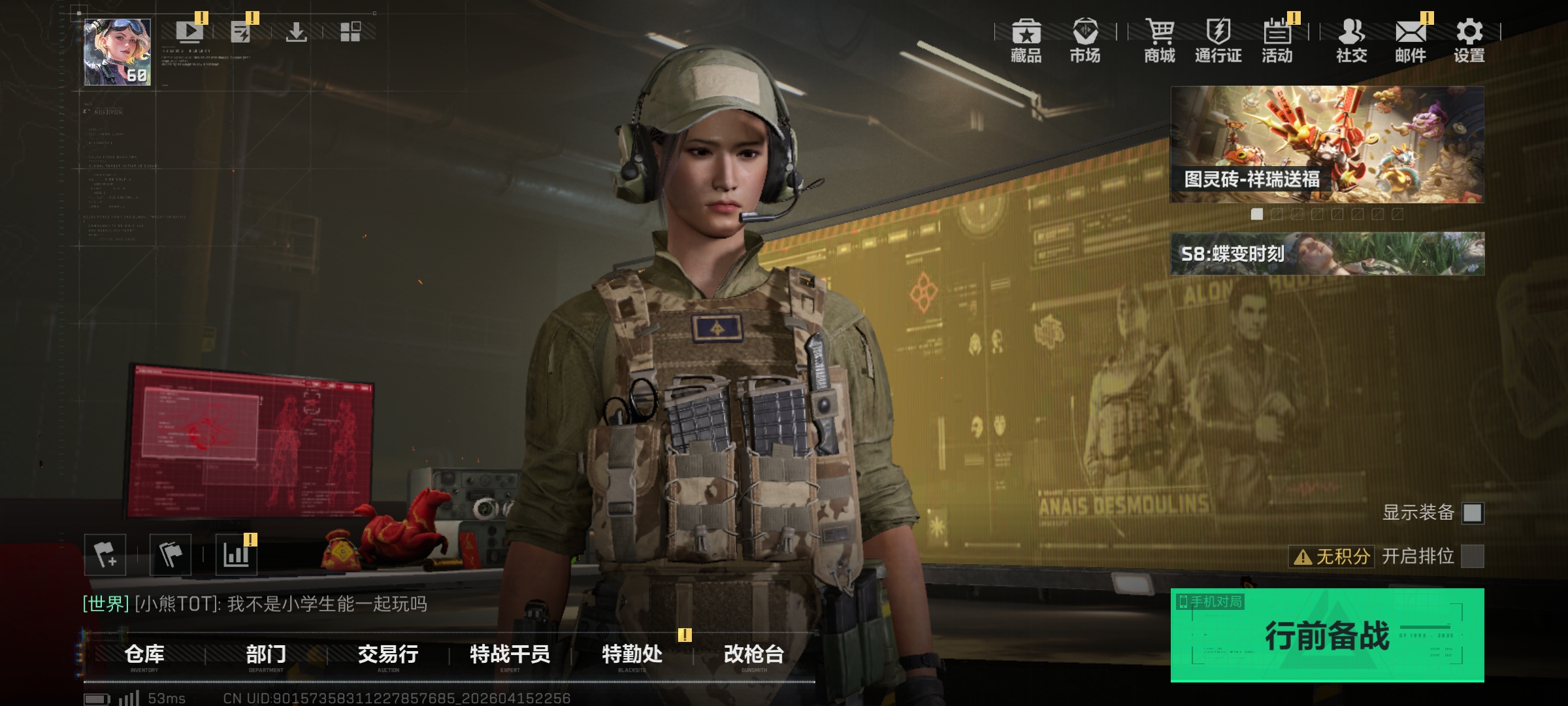Select the 特战干员 operators tab
Viewport: 1568px width, 706px height.
click(510, 654)
